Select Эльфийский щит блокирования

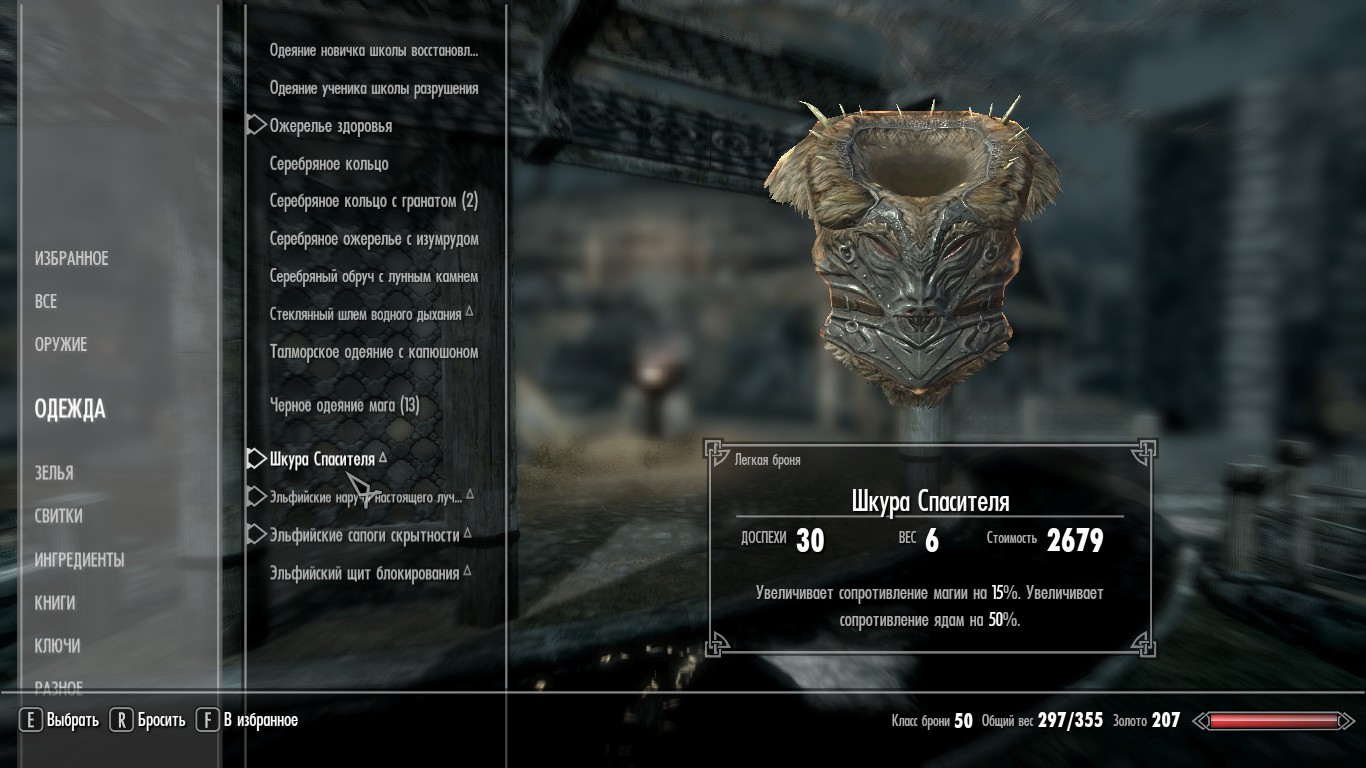tap(365, 573)
